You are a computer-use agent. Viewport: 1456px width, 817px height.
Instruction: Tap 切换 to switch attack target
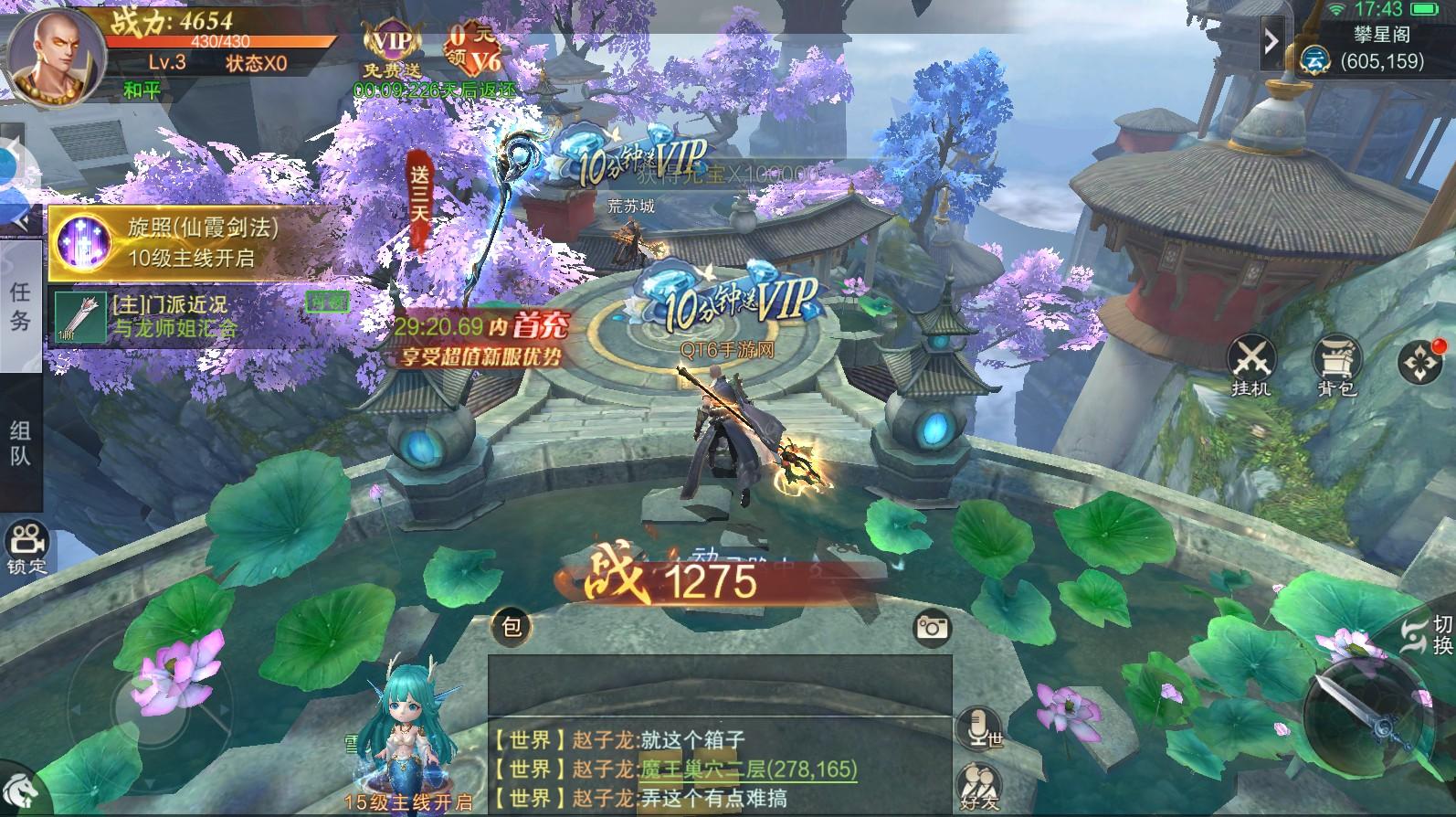pos(1412,635)
